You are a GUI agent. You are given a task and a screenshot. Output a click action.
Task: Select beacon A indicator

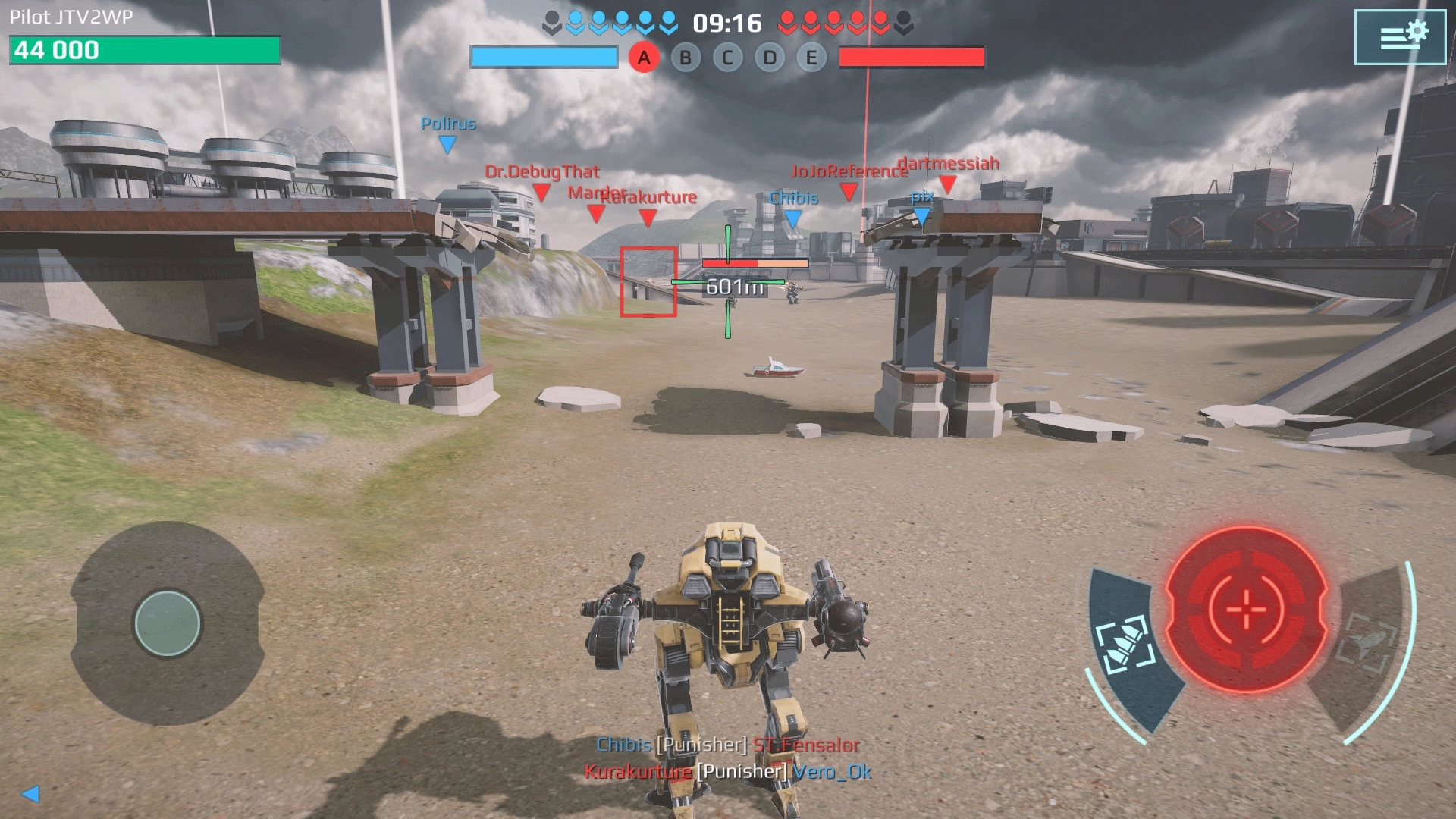[x=644, y=58]
